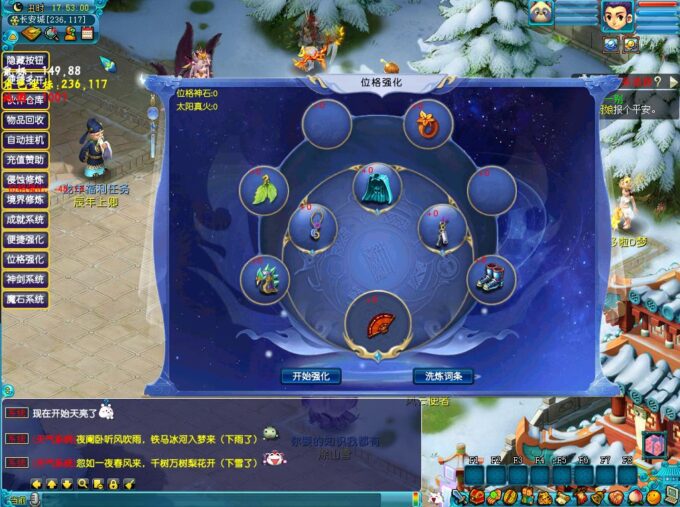Open the 境界修炼 realm cultivation menu
The height and width of the screenshot is (507, 680).
point(25,200)
